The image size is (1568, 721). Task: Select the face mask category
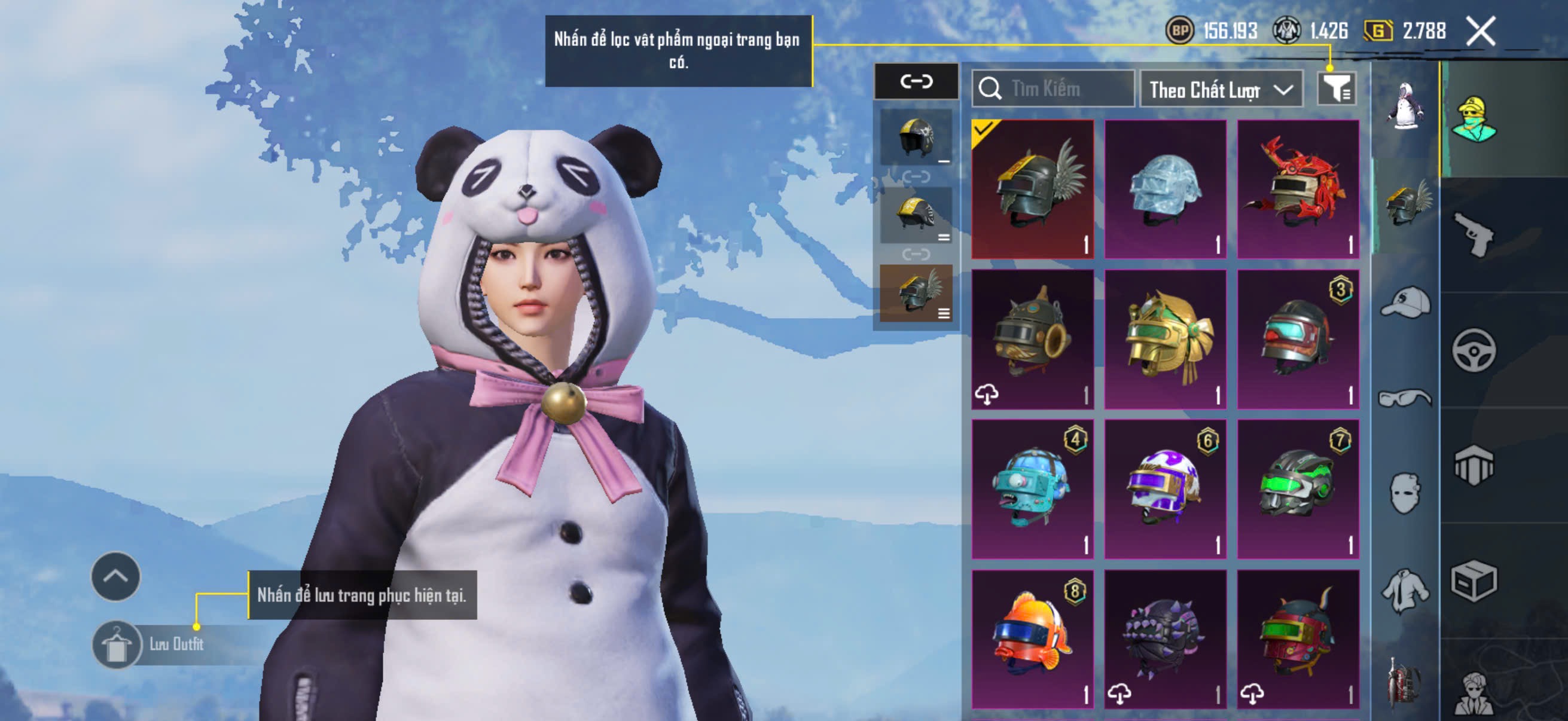(1405, 493)
